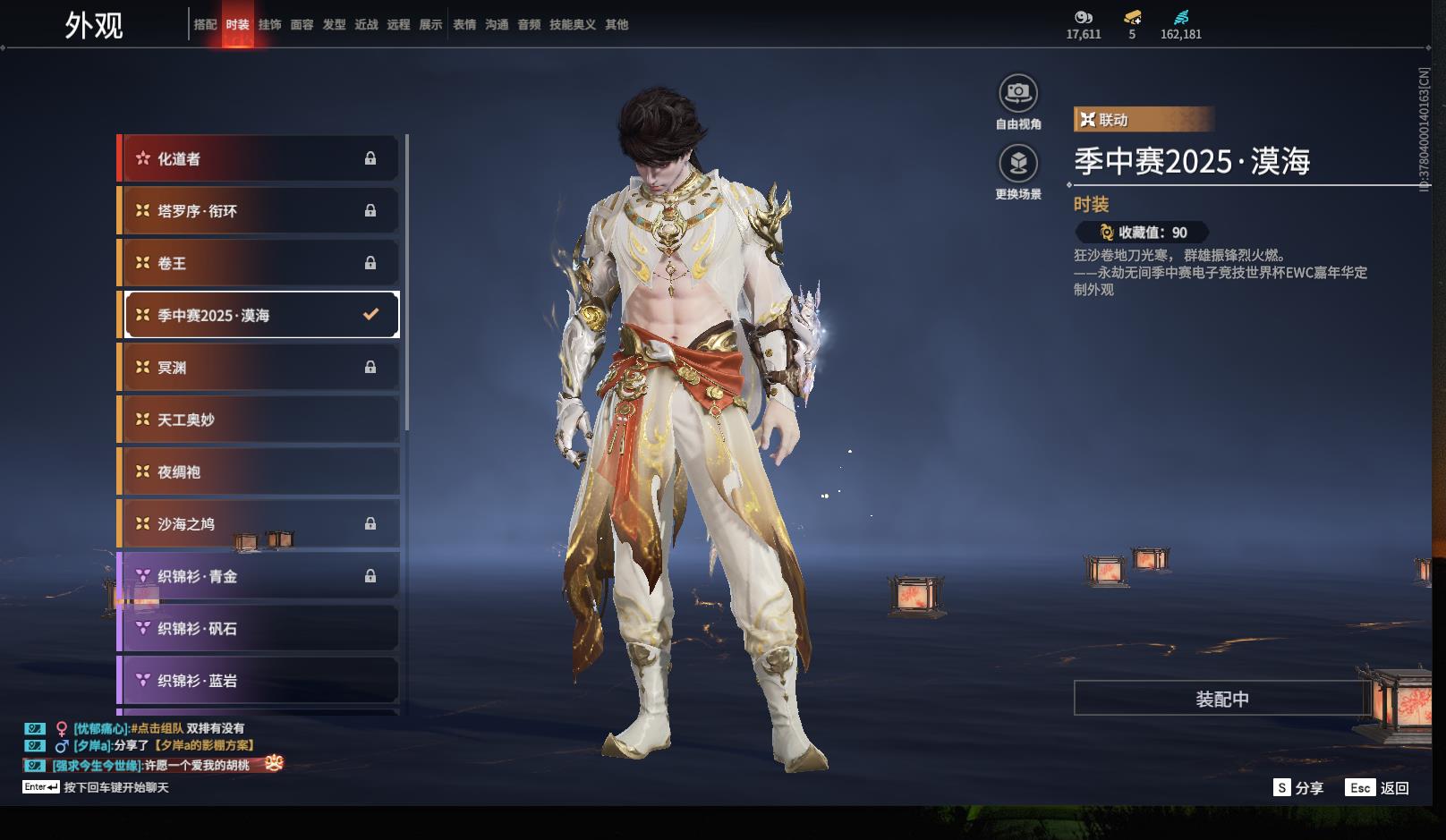Choose the 织锦衫·蓝岩 outfit
The width and height of the screenshot is (1446, 840).
pos(259,681)
